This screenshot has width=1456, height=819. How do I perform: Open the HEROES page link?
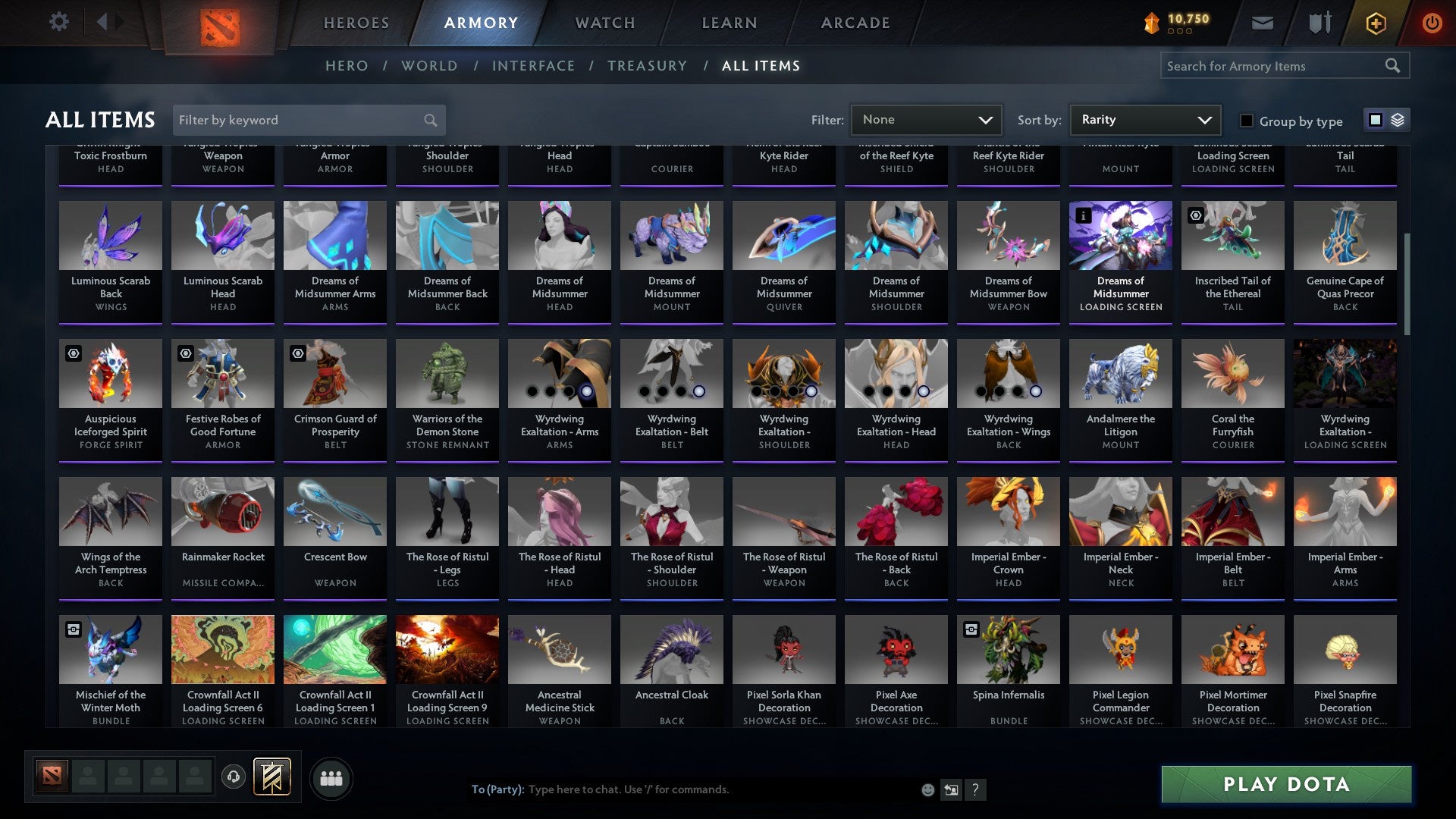[356, 22]
